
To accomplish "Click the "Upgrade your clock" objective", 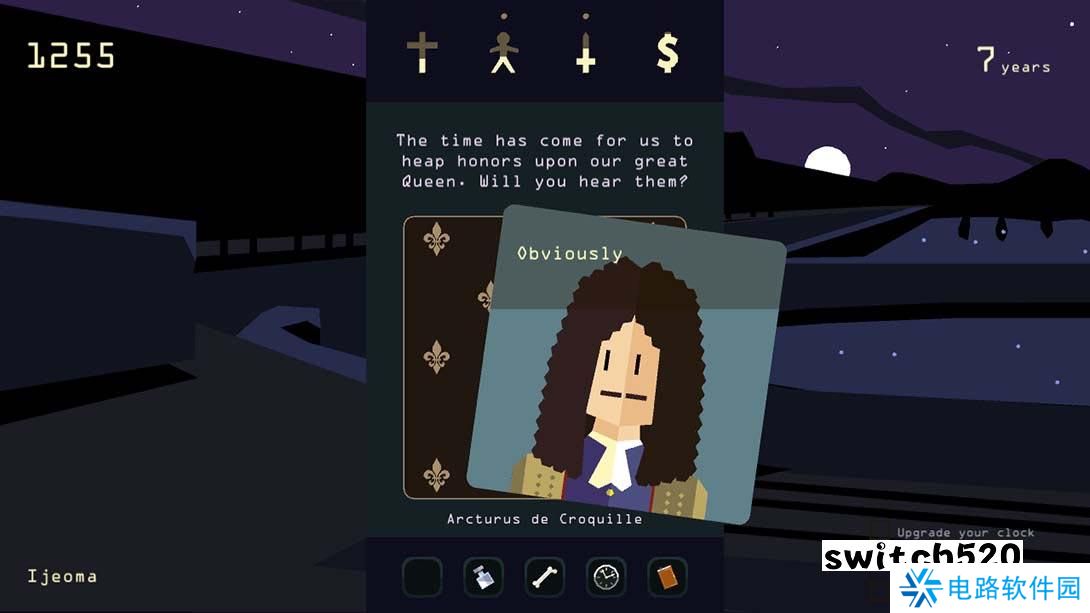I will click(965, 533).
